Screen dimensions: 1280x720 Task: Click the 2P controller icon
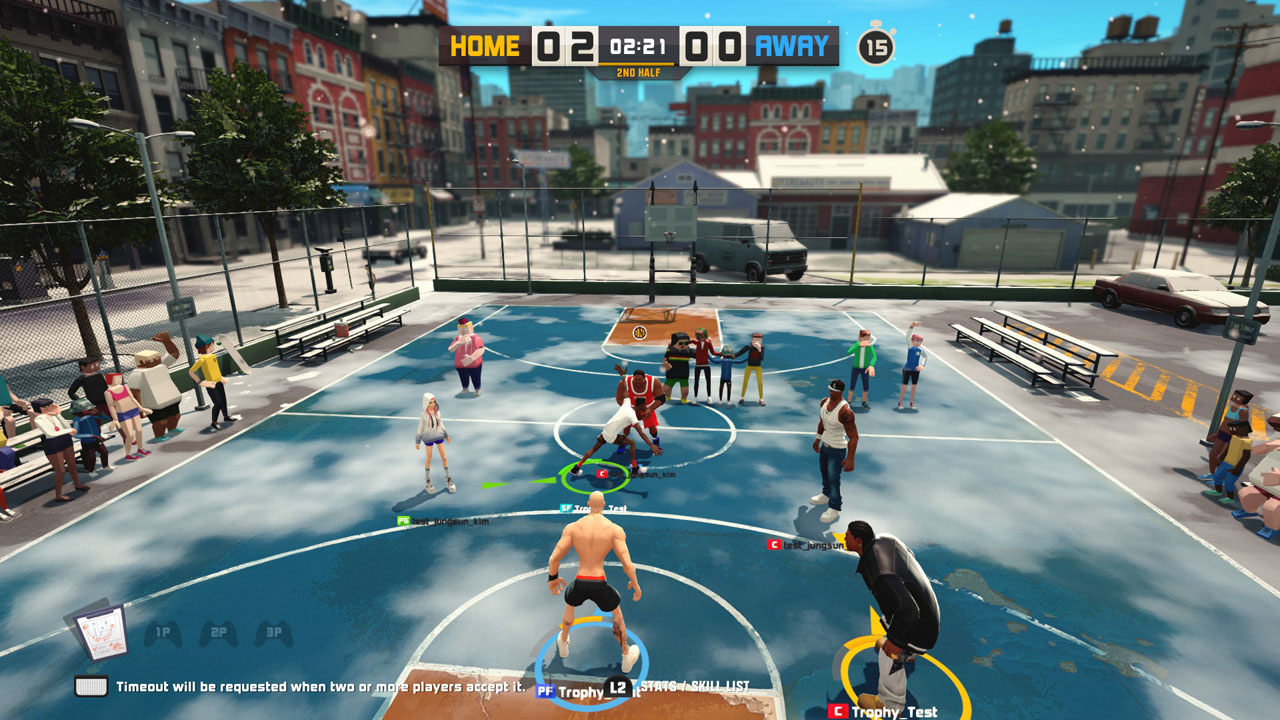click(217, 630)
